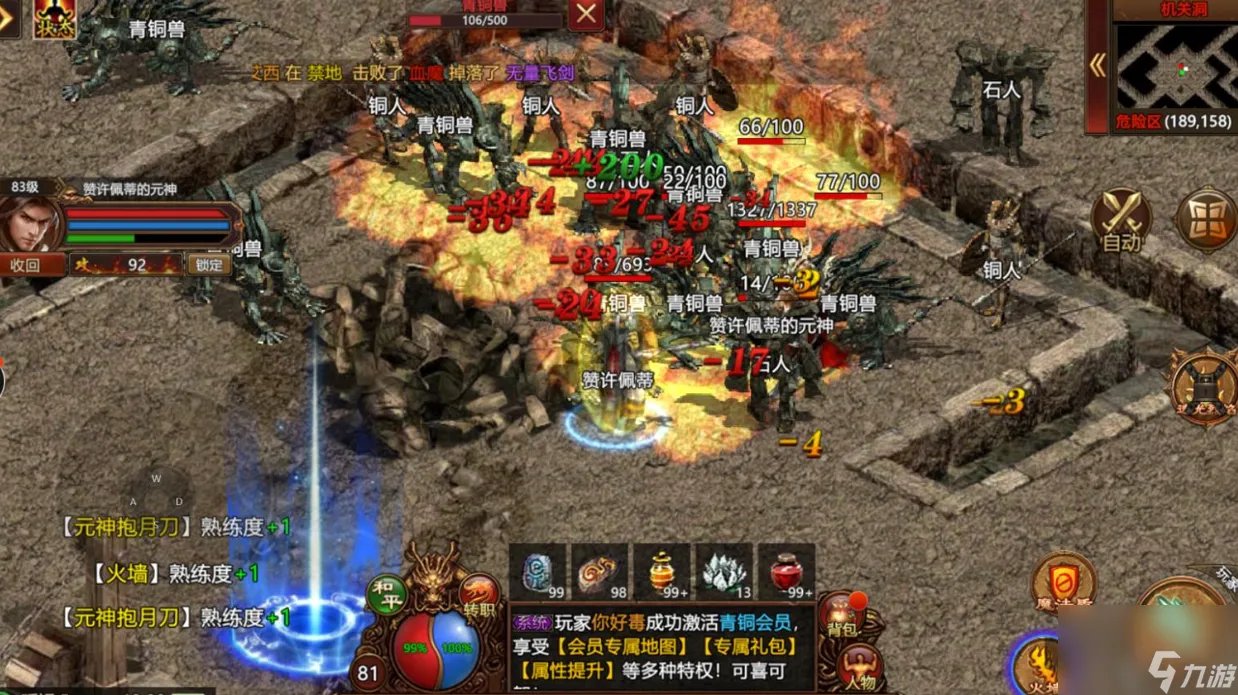Use the blue rune stone item
Viewport: 1238px width, 695px height.
[x=539, y=573]
